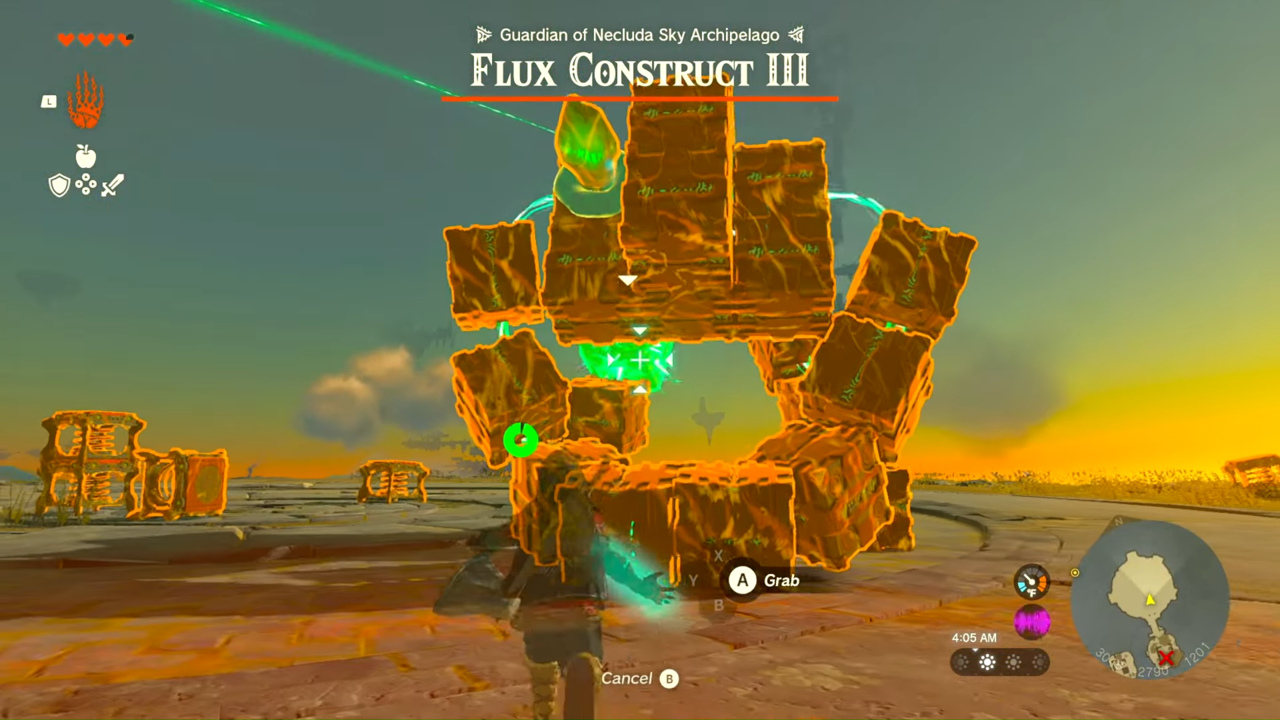Toggle the green circle marker on block
Screen dimensions: 1280x720
(521, 439)
